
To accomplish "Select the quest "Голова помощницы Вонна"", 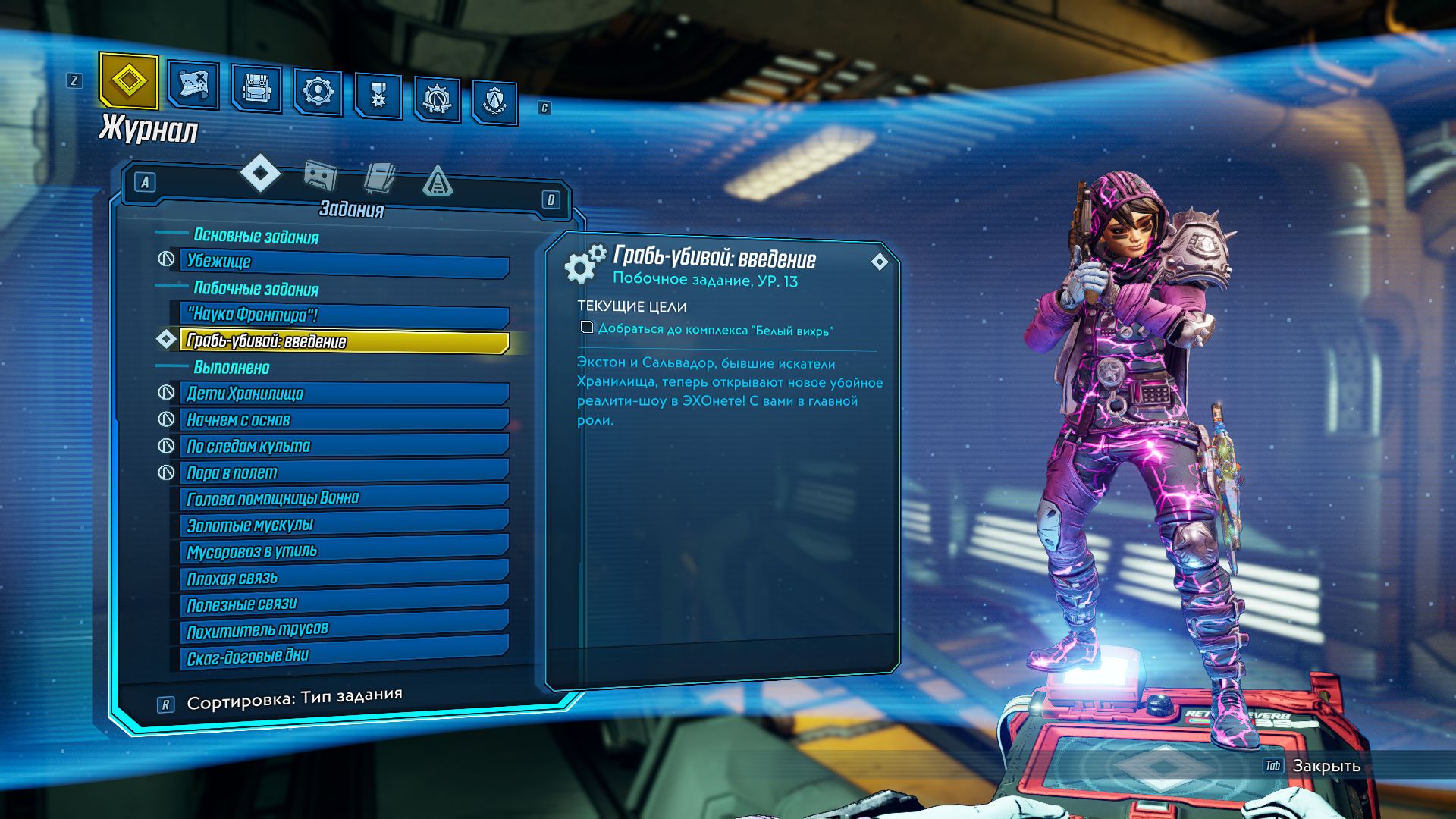I will click(343, 498).
